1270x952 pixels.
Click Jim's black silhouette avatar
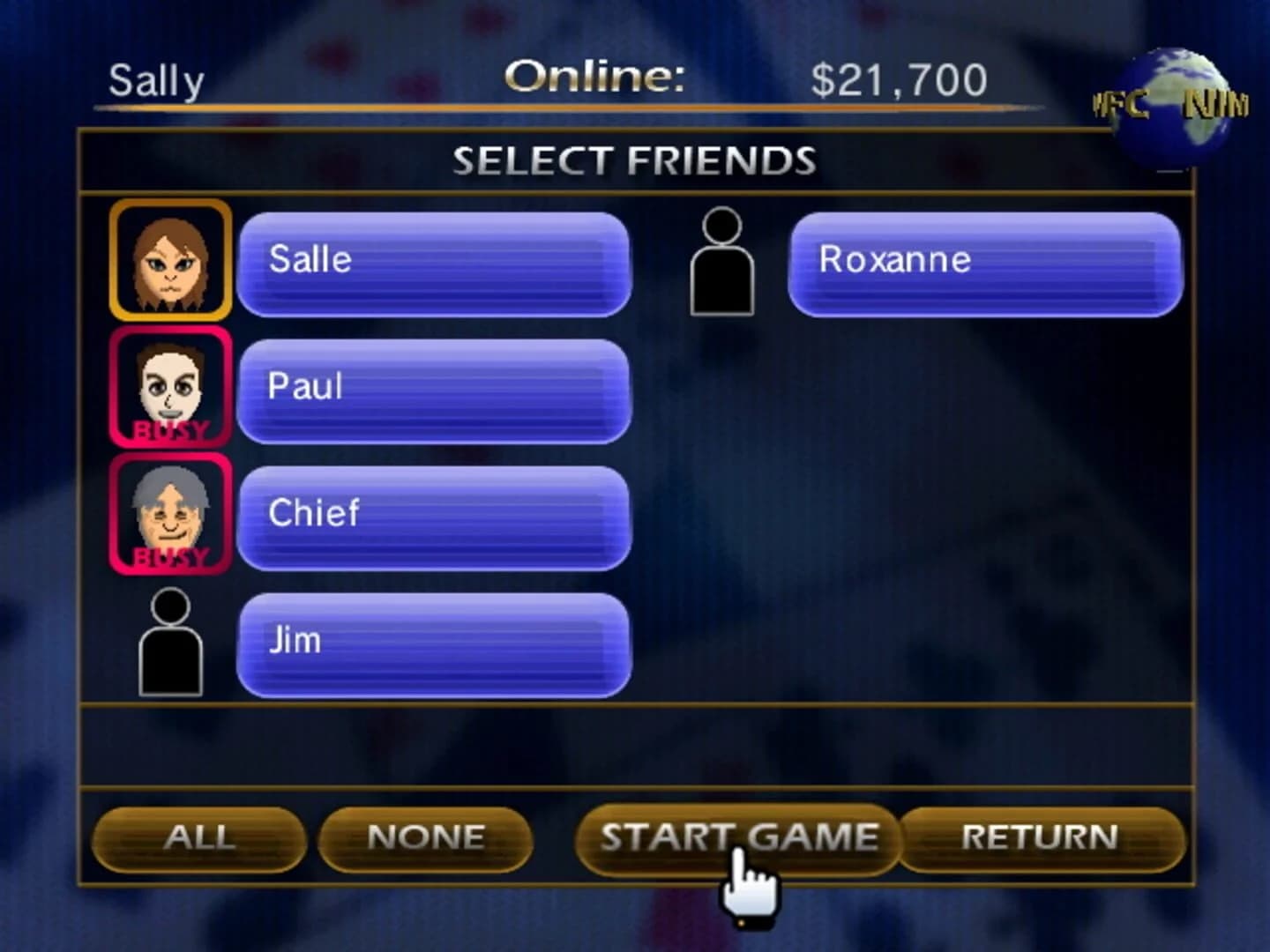173,642
